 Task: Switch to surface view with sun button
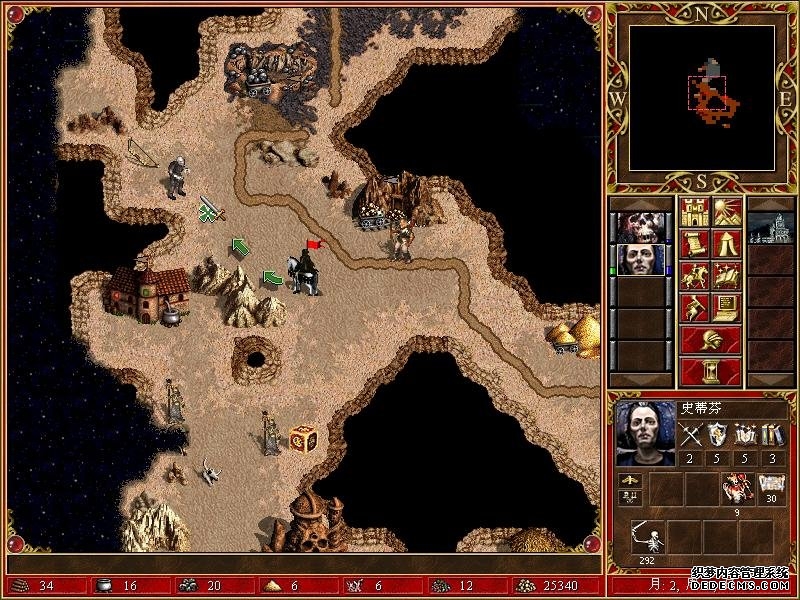pyautogui.click(x=726, y=212)
